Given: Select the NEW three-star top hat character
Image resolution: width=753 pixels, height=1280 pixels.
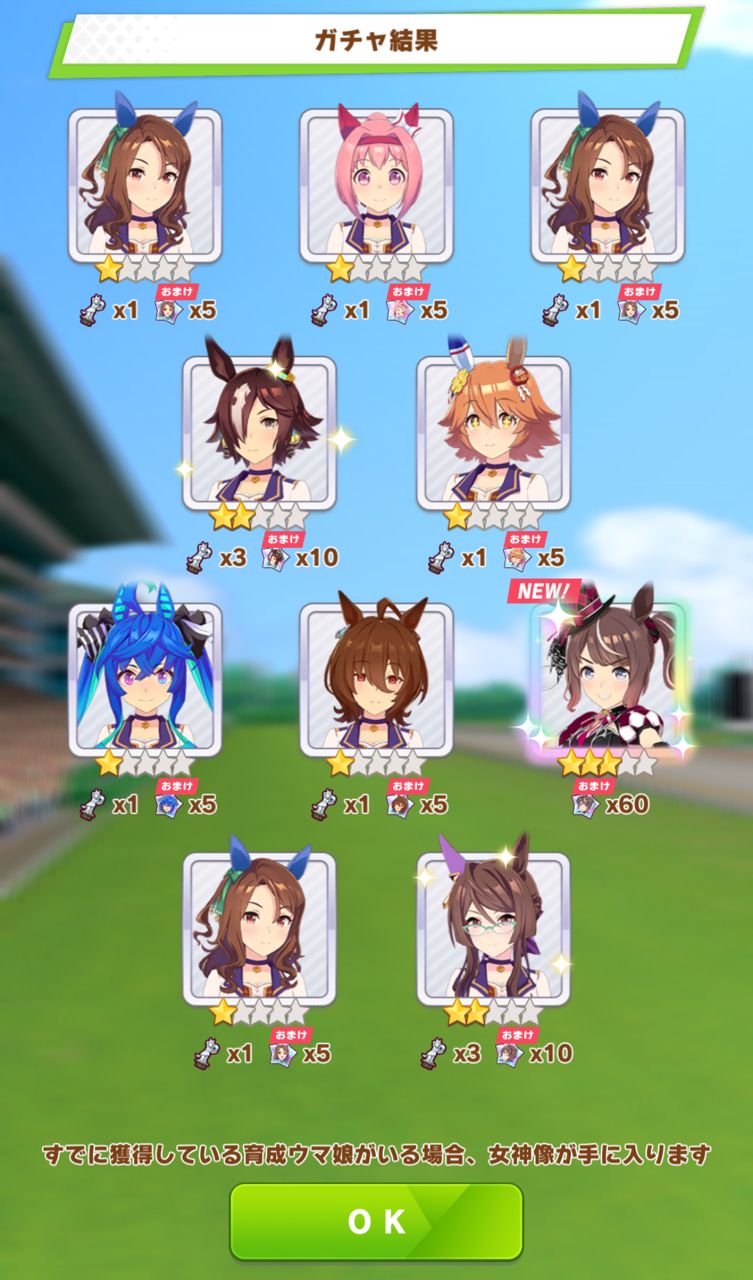Looking at the screenshot, I should pyautogui.click(x=608, y=676).
